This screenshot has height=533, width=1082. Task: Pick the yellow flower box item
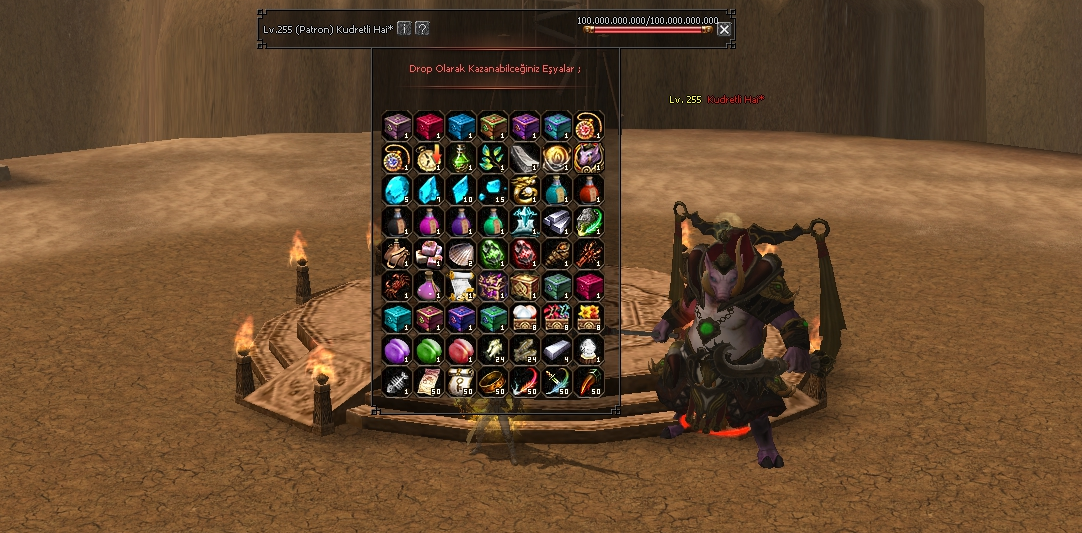click(x=589, y=317)
